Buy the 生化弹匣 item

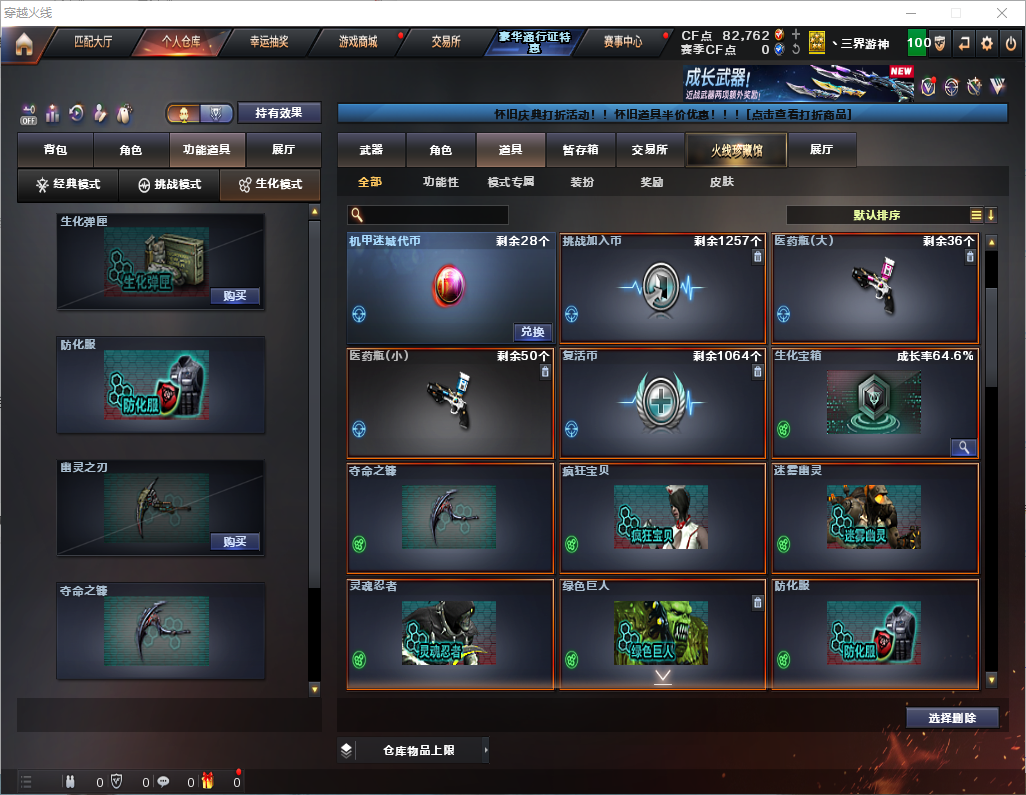coord(235,296)
